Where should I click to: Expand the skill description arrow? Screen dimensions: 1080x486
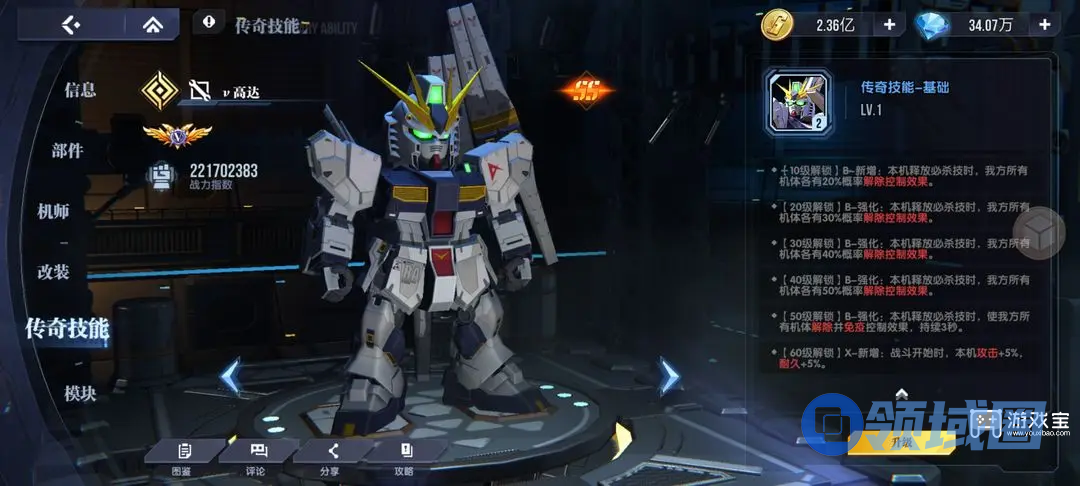pyautogui.click(x=901, y=393)
